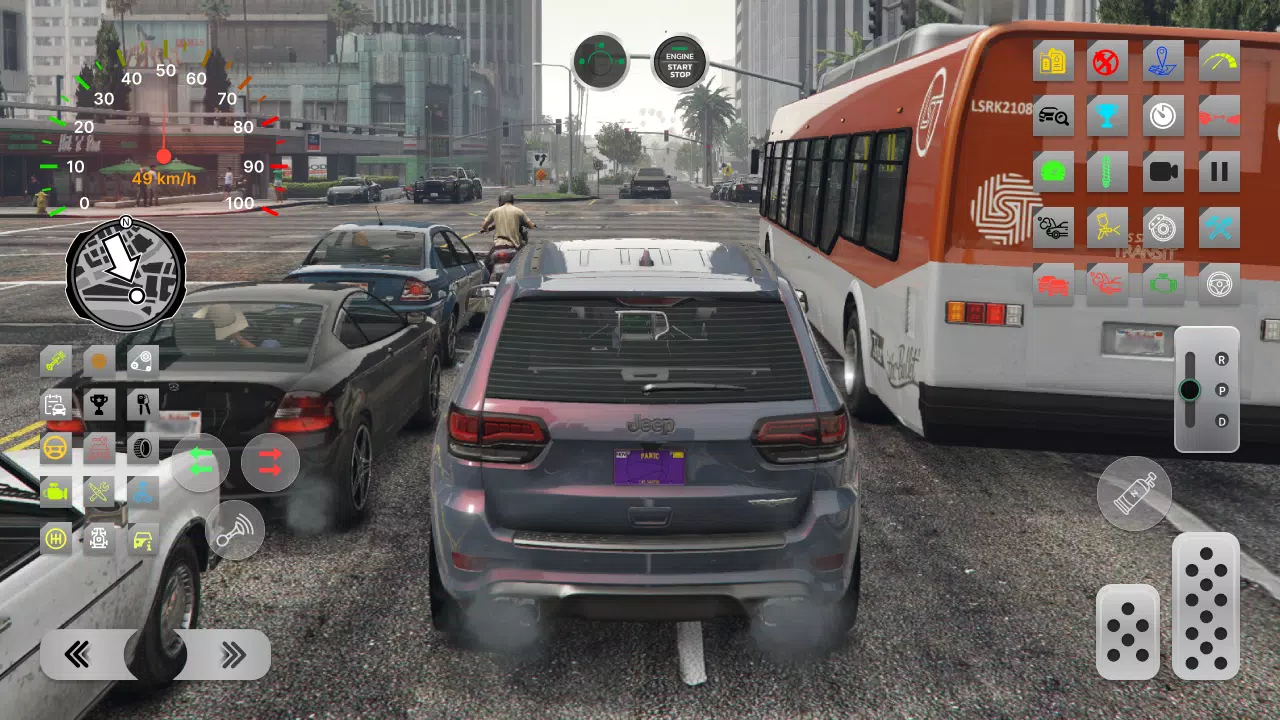Activate the red right turn signal
This screenshot has height=720, width=1280.
pyautogui.click(x=269, y=462)
